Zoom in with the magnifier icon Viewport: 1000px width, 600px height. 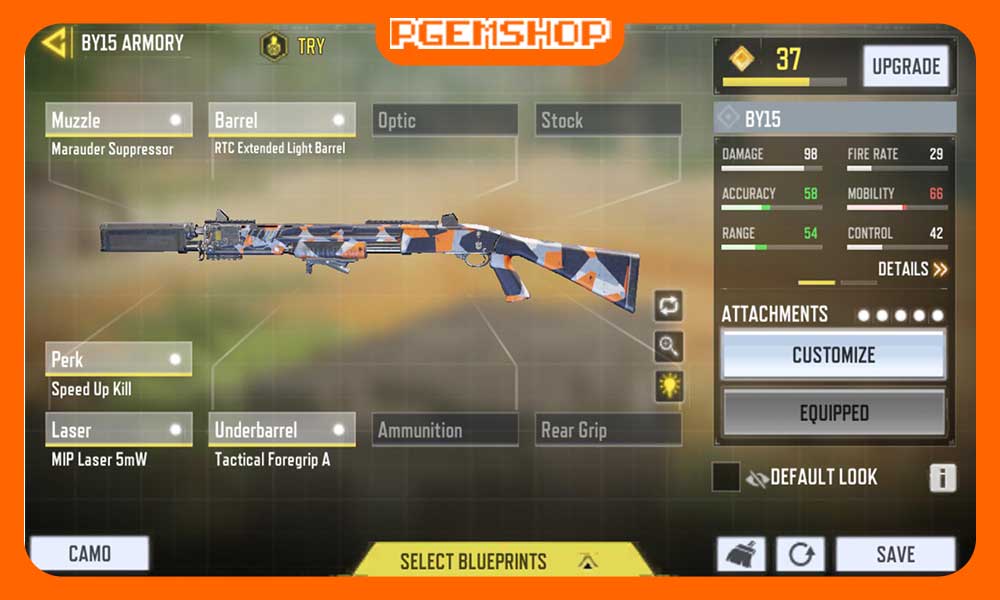click(669, 346)
